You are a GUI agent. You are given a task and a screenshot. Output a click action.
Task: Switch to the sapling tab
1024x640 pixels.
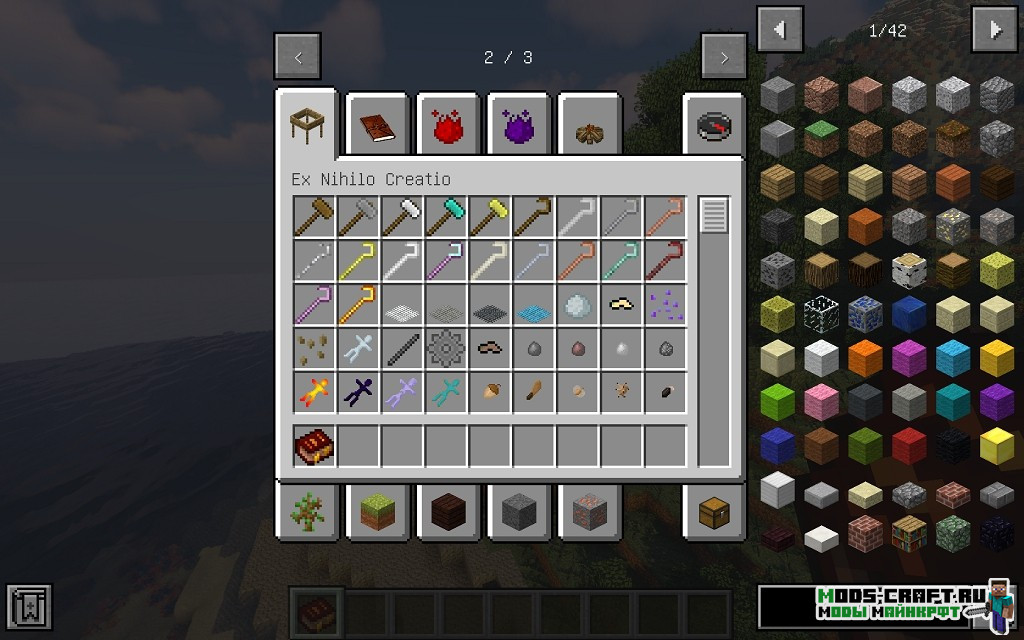pyautogui.click(x=306, y=512)
